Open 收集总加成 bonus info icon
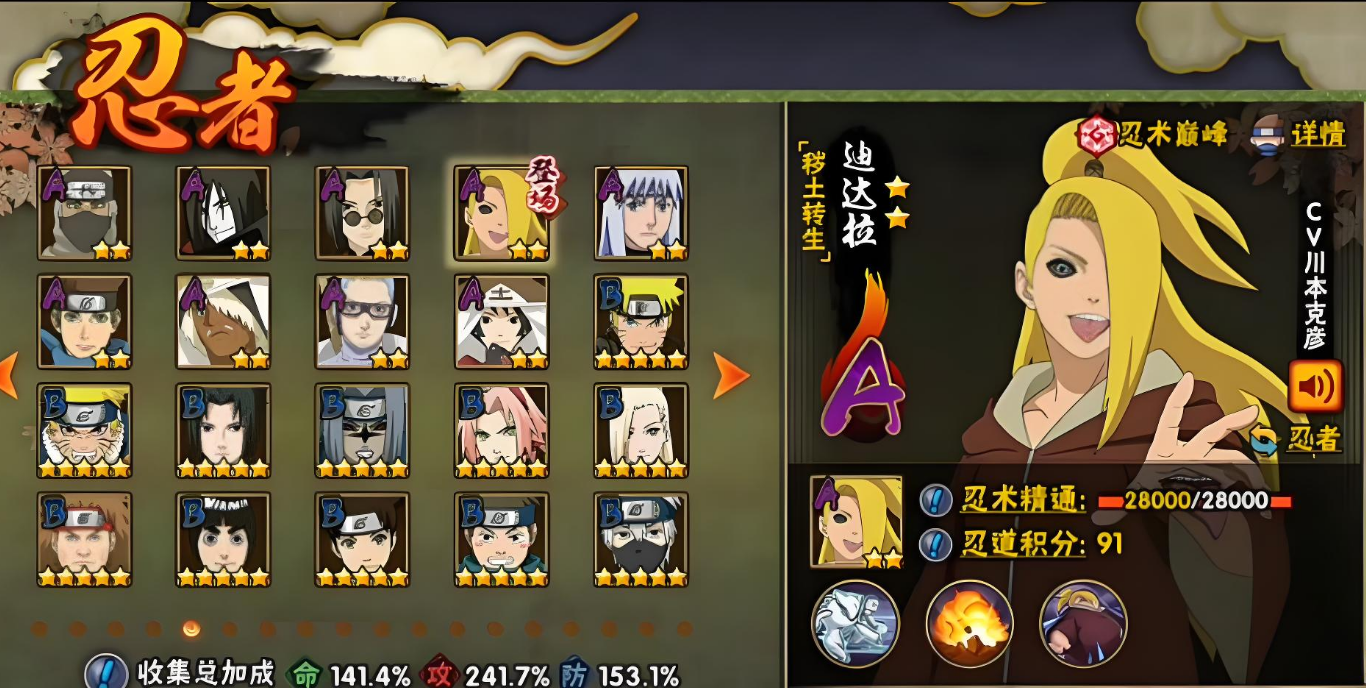Screen dimensions: 1366x688 (x=105, y=673)
